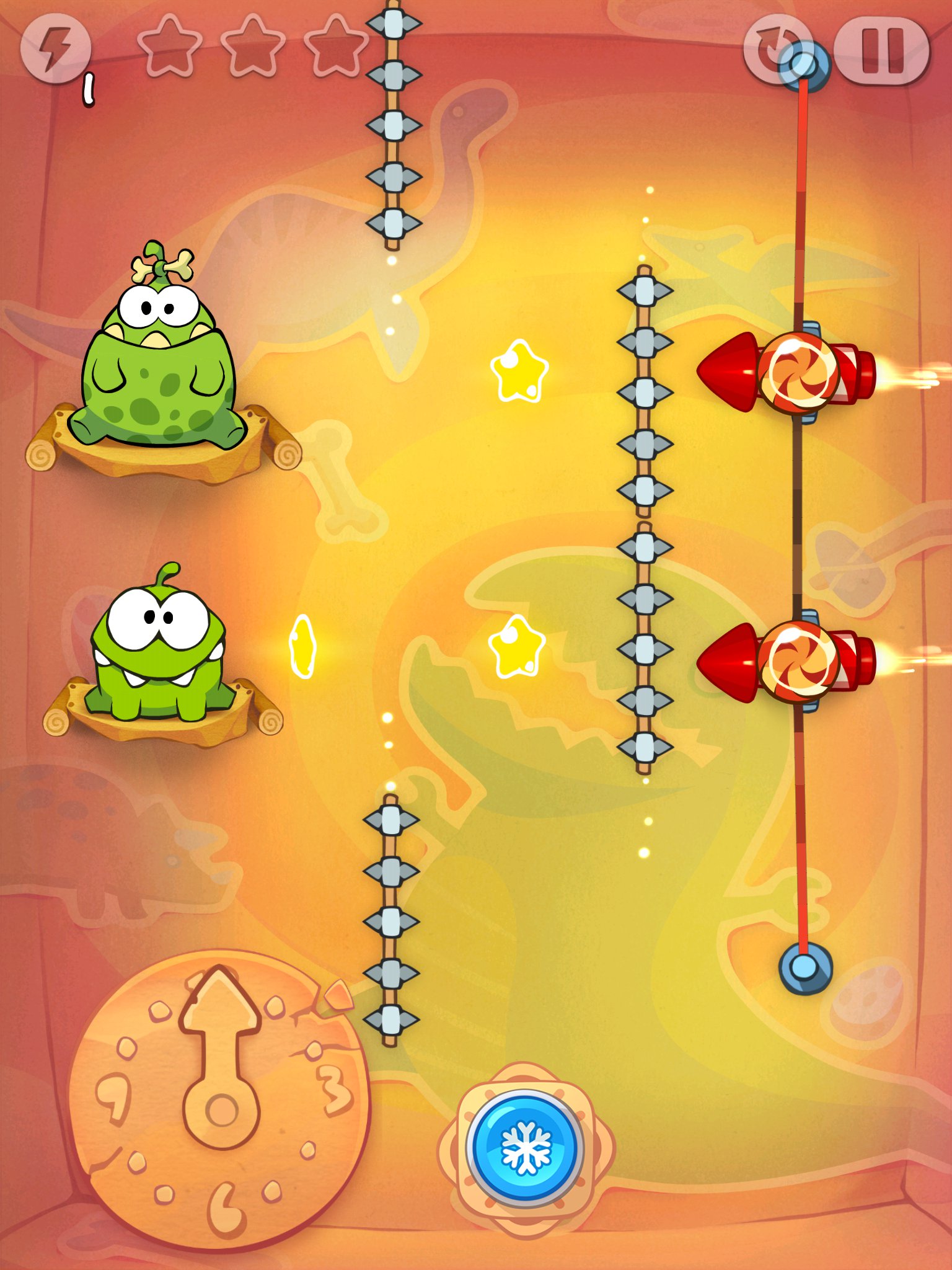Image resolution: width=952 pixels, height=1270 pixels.
Task: Tap the lightning power-ups icon
Action: pyautogui.click(x=58, y=47)
